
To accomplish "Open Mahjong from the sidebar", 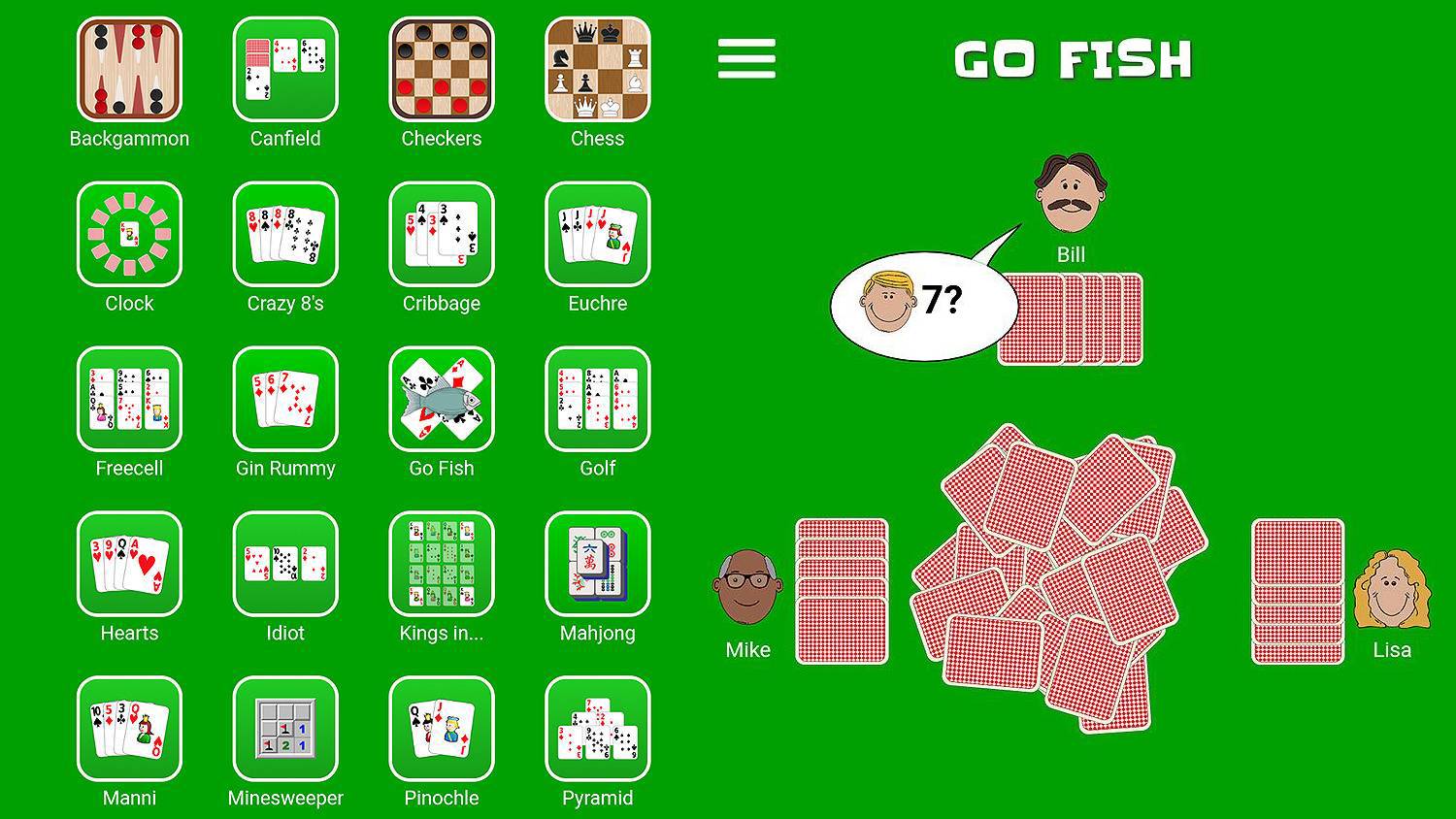I will (x=597, y=563).
